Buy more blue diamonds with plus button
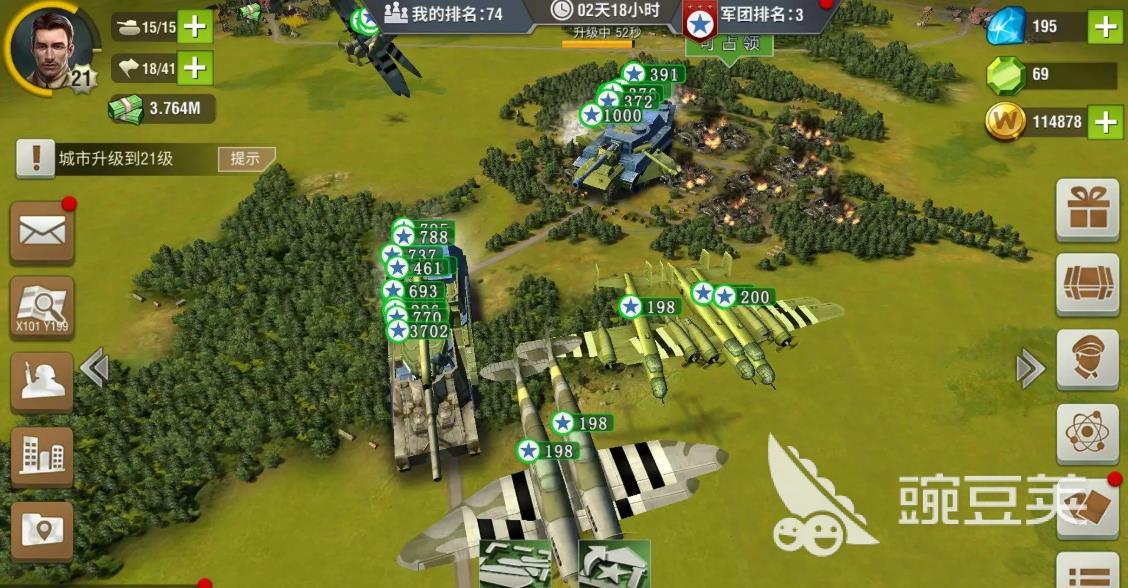This screenshot has width=1128, height=588. point(1104,27)
